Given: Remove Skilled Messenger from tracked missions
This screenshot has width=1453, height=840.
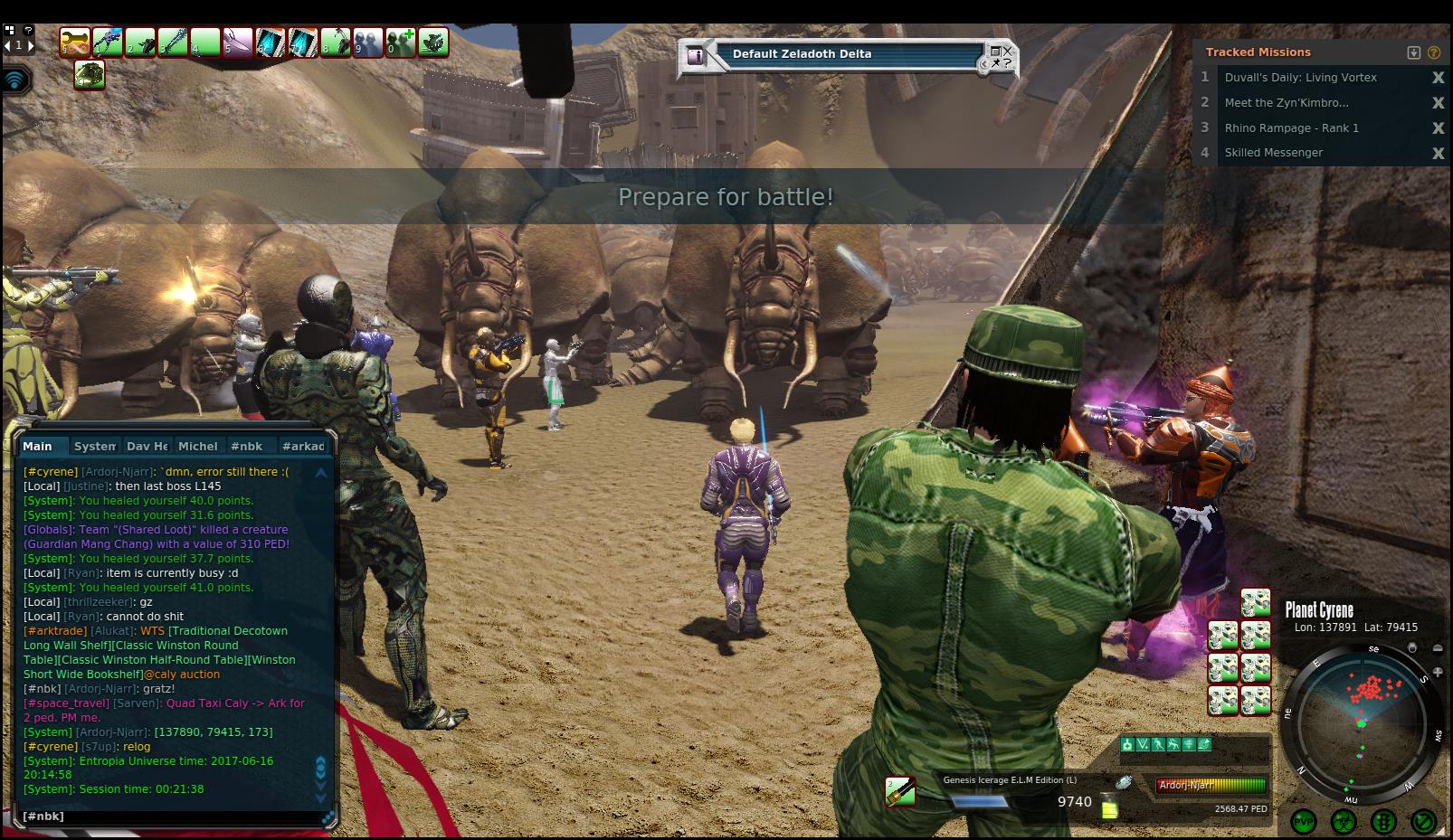Looking at the screenshot, I should tap(1438, 153).
